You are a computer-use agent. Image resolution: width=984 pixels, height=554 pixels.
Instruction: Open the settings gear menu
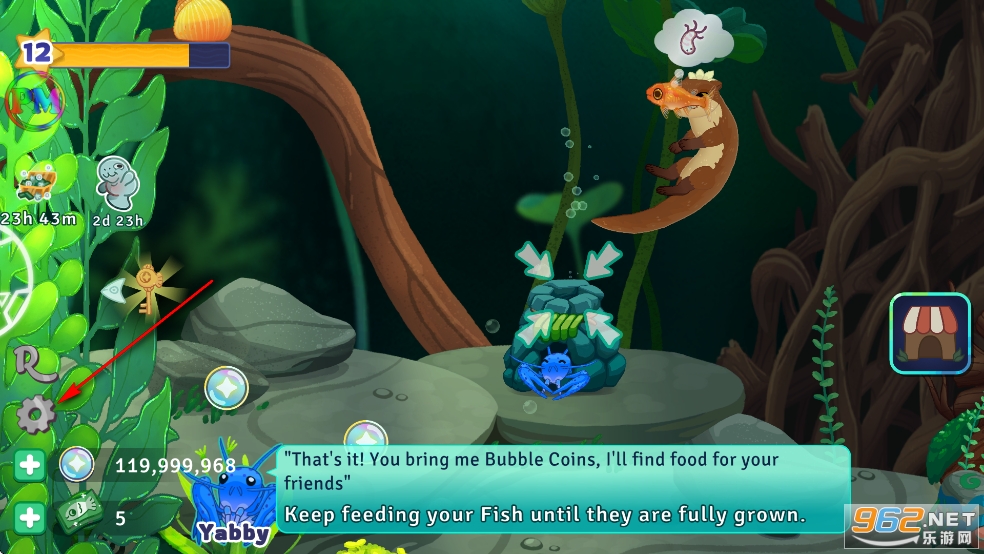pyautogui.click(x=35, y=415)
